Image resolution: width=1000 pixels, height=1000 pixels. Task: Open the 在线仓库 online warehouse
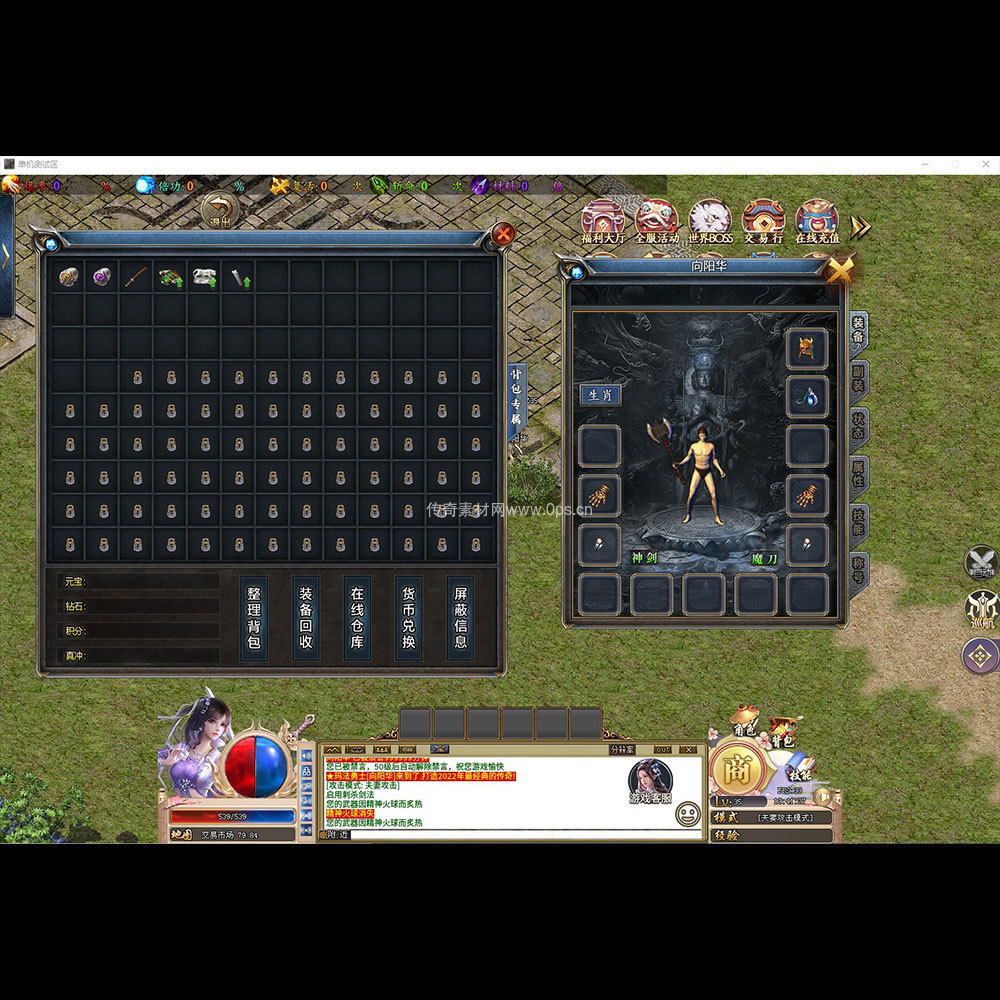pyautogui.click(x=357, y=618)
